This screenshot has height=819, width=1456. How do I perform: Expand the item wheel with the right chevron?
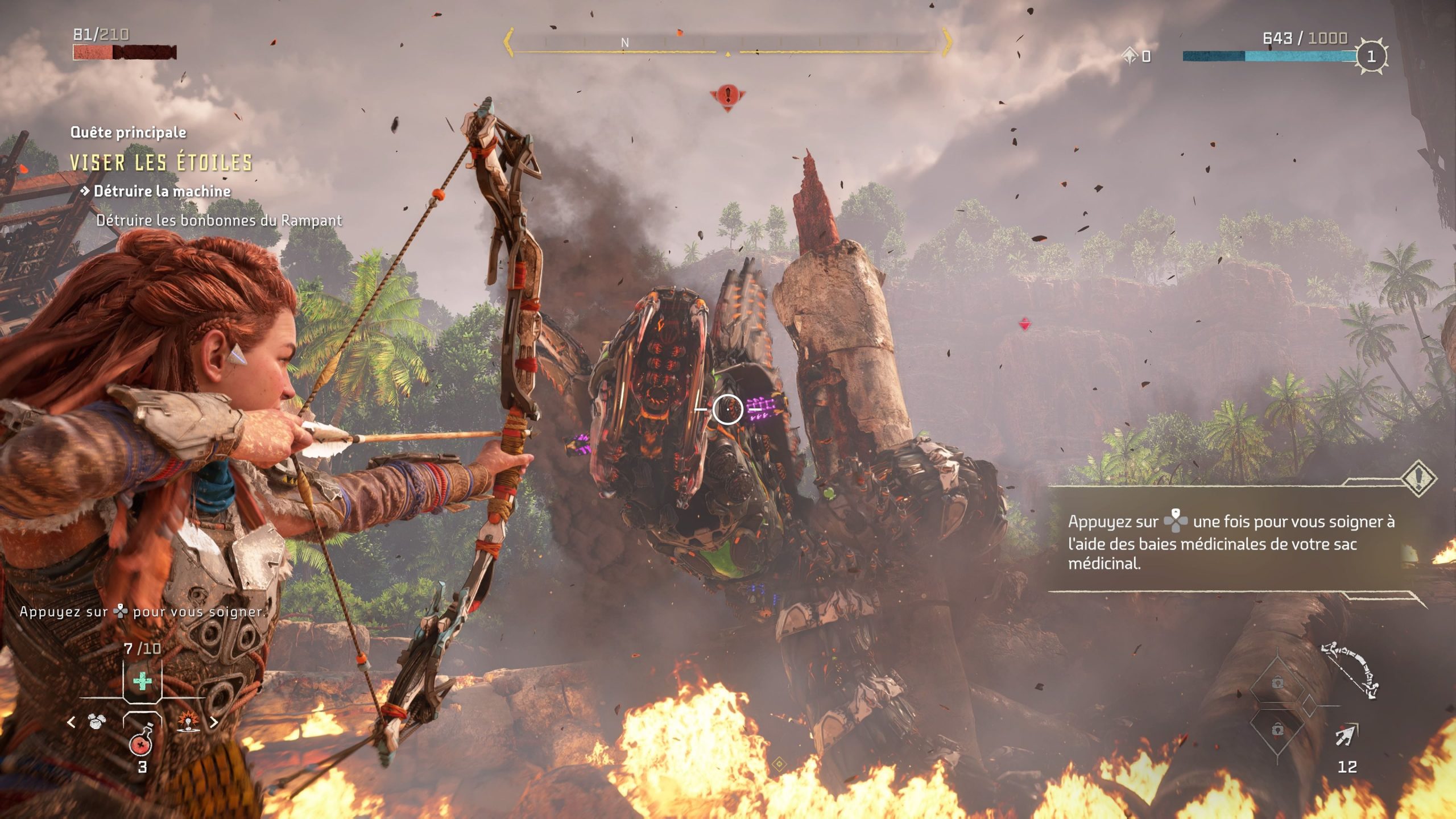coord(215,722)
